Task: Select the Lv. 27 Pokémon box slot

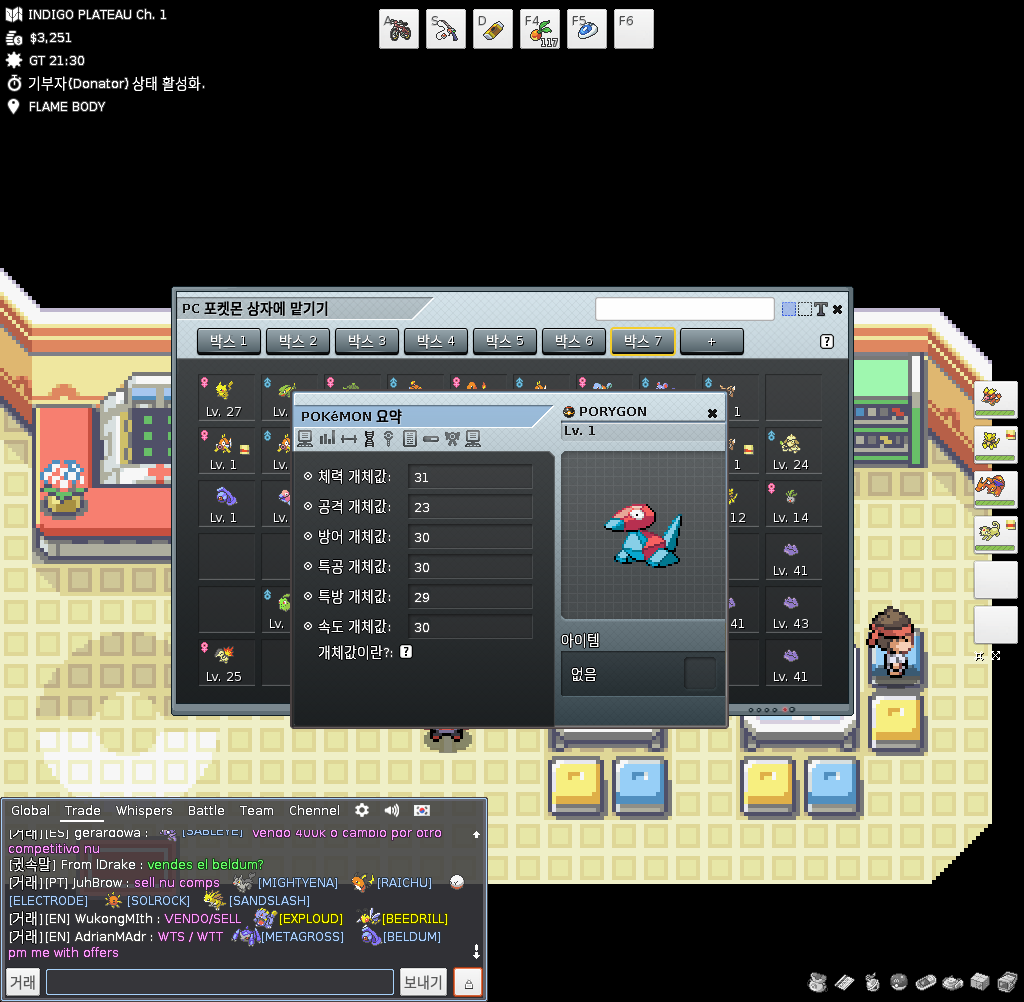Action: [x=224, y=397]
